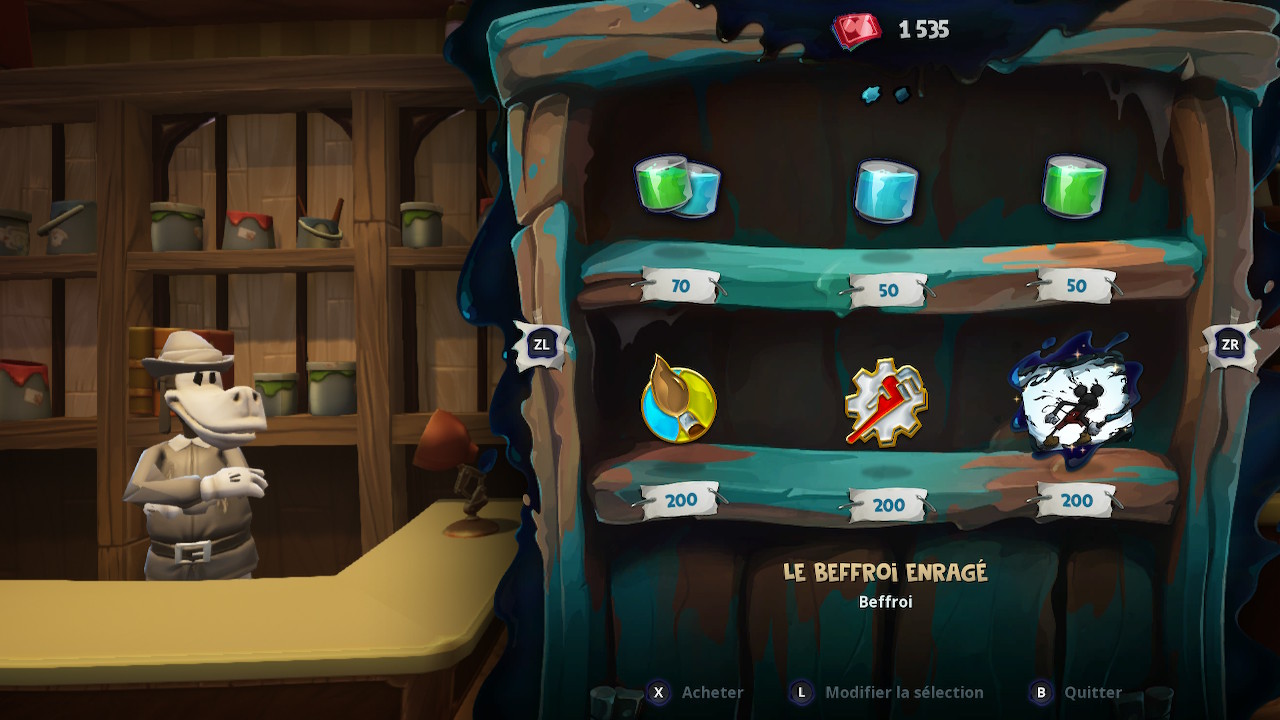Select the red wrench gear upgrade

(885, 402)
